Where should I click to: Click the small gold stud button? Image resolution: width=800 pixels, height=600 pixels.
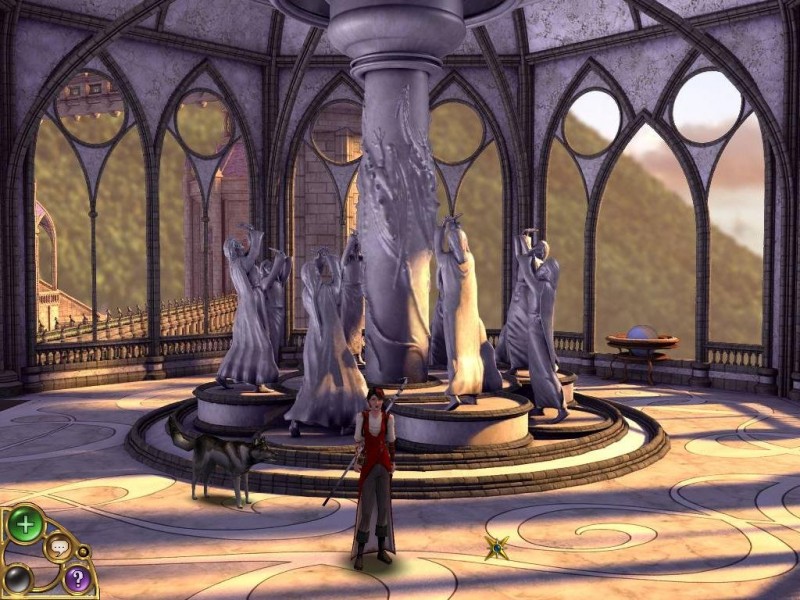[84, 551]
